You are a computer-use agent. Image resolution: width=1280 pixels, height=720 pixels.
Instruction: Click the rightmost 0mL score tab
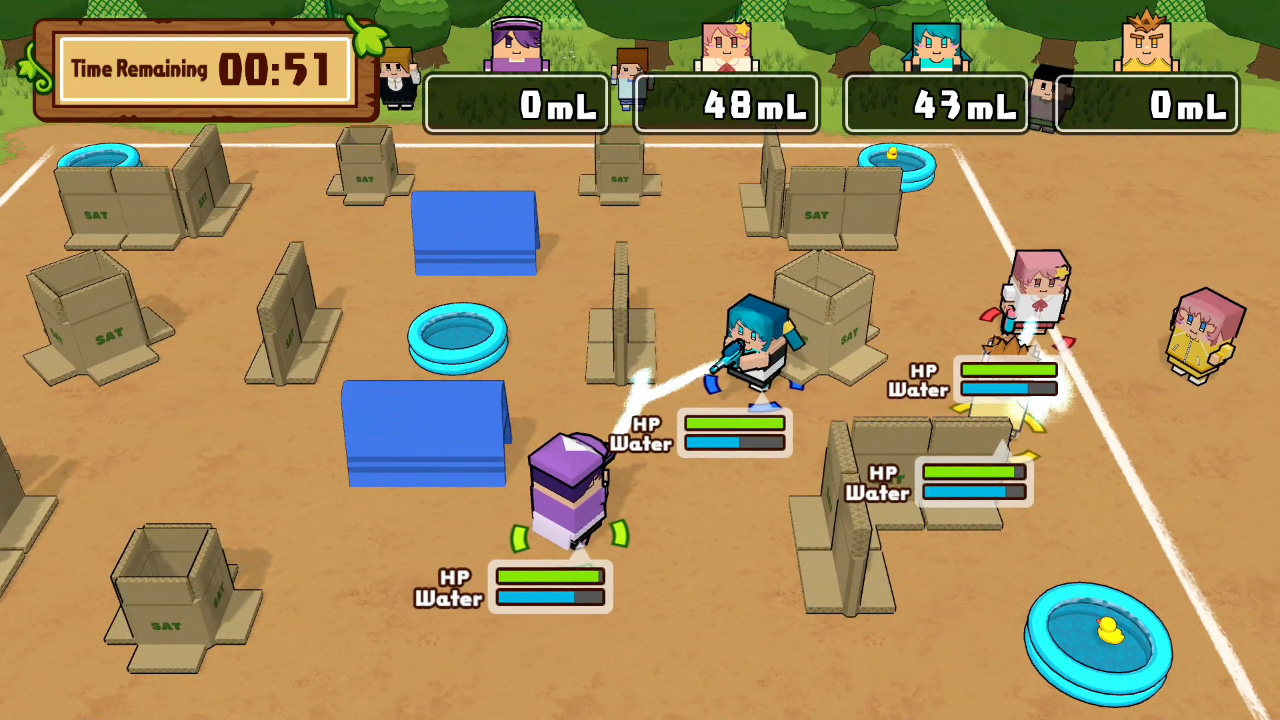point(1146,103)
